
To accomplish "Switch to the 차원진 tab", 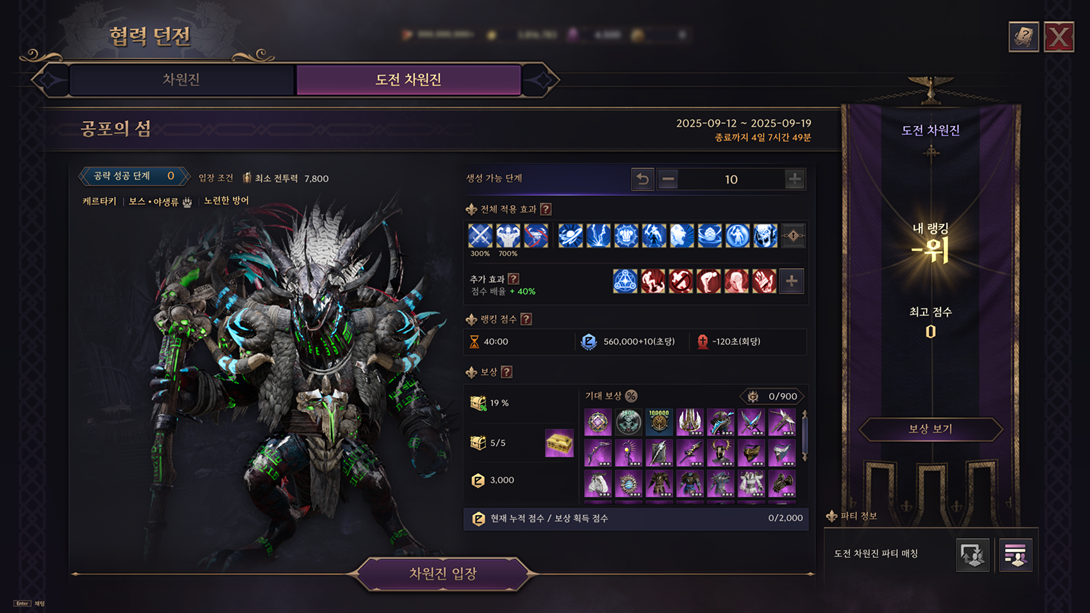I will [x=181, y=80].
